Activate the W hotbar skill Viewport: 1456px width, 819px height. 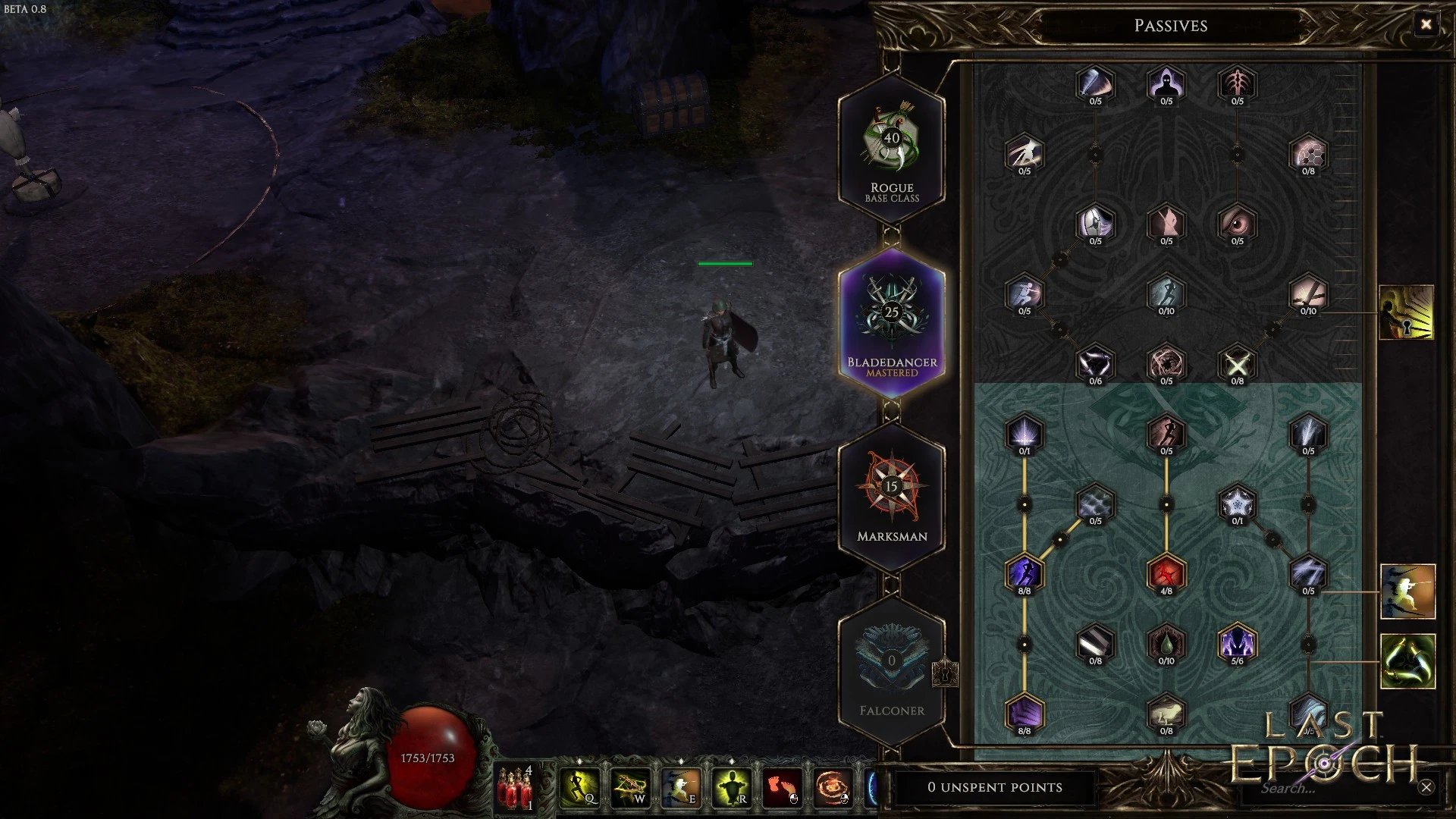pos(630,786)
